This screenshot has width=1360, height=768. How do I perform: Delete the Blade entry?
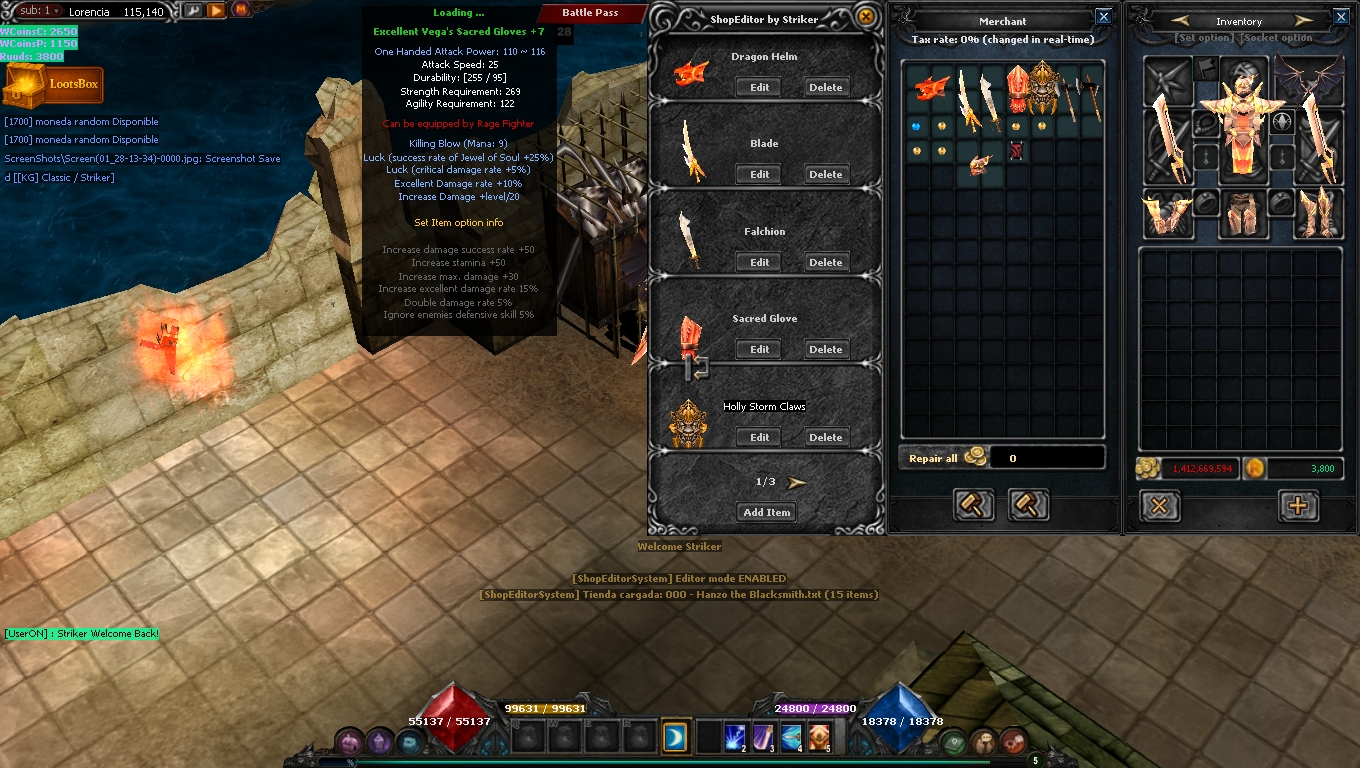(825, 175)
